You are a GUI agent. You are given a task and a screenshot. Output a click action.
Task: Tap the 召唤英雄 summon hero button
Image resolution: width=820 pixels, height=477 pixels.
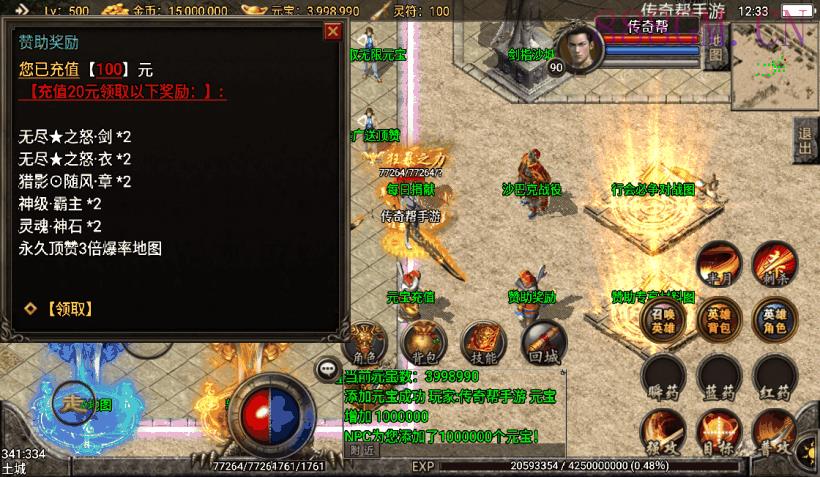[663, 318]
